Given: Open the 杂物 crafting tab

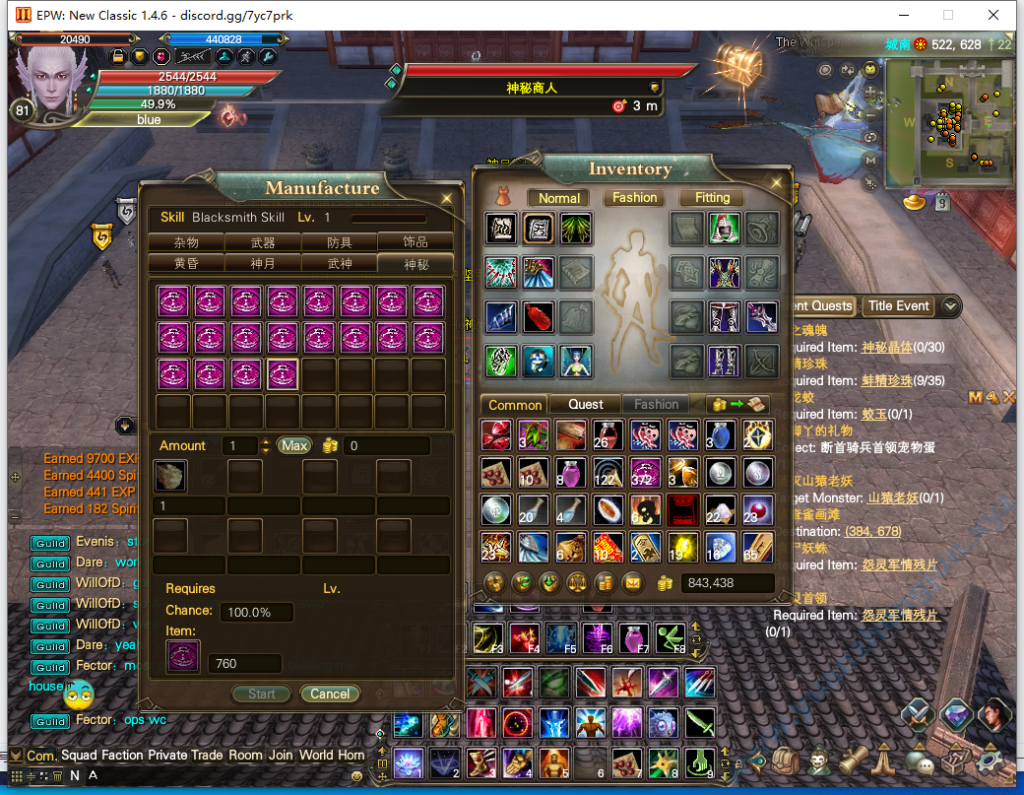Looking at the screenshot, I should 186,242.
